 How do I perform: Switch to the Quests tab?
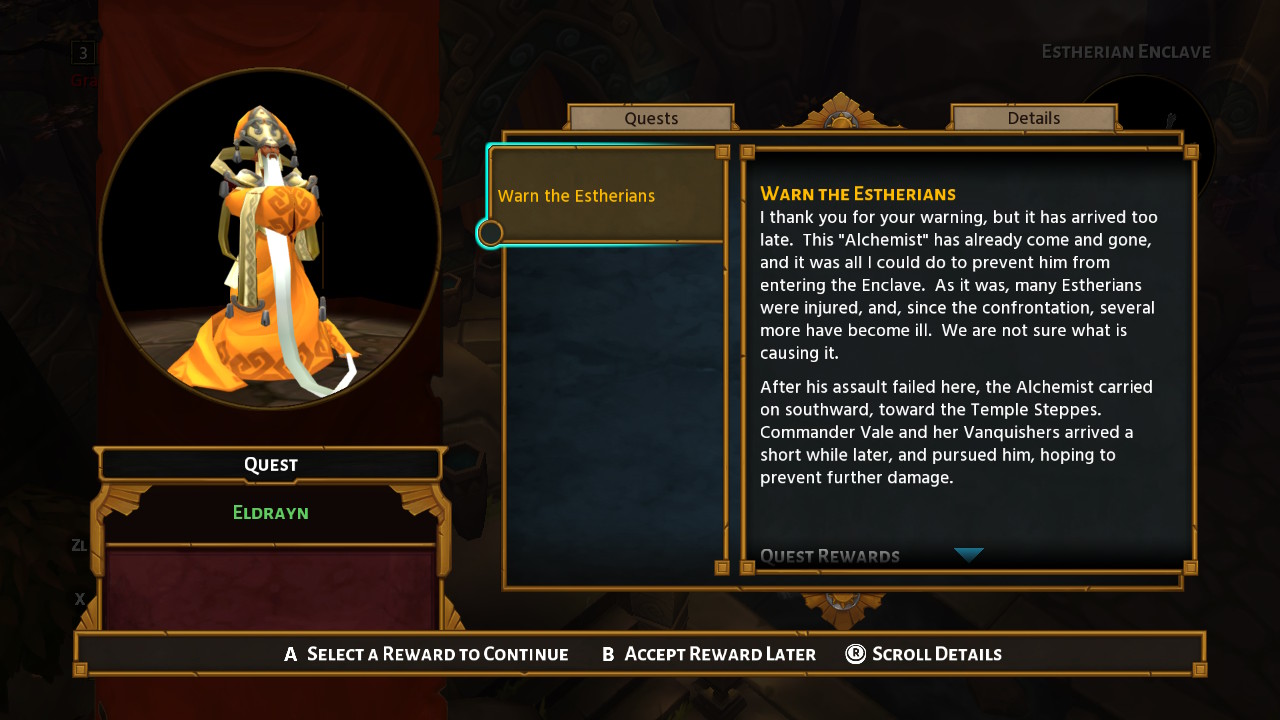[x=651, y=118]
